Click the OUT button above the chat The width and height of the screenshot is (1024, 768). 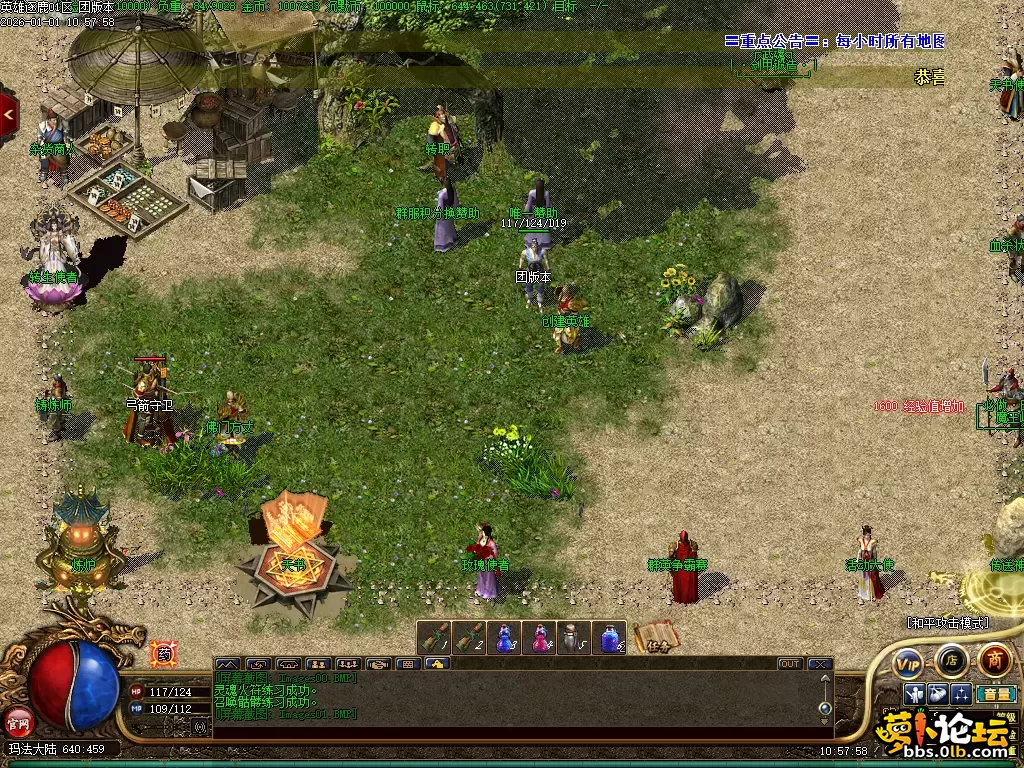[x=790, y=663]
